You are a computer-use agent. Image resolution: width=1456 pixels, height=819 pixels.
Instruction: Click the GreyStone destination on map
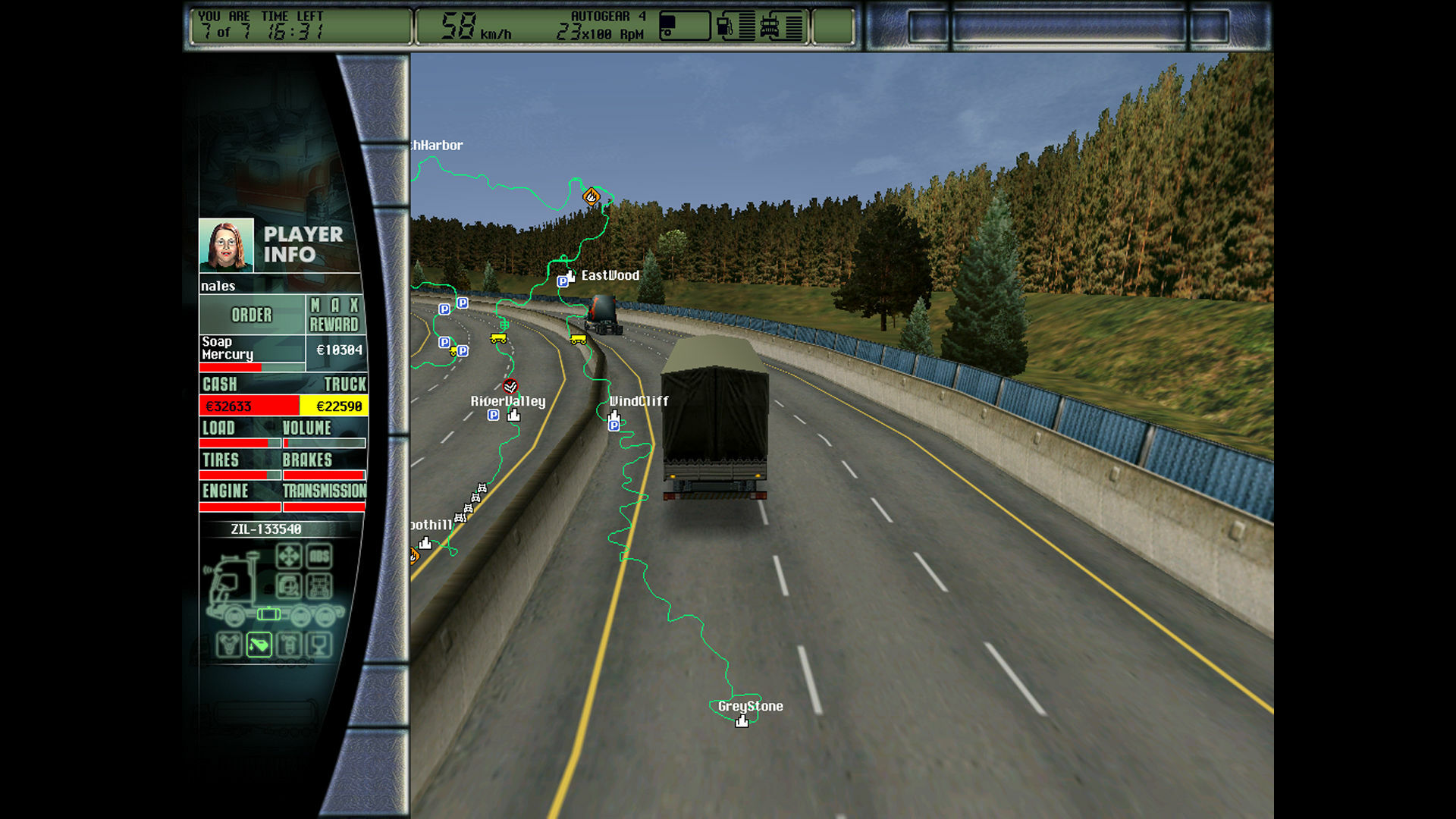[751, 706]
